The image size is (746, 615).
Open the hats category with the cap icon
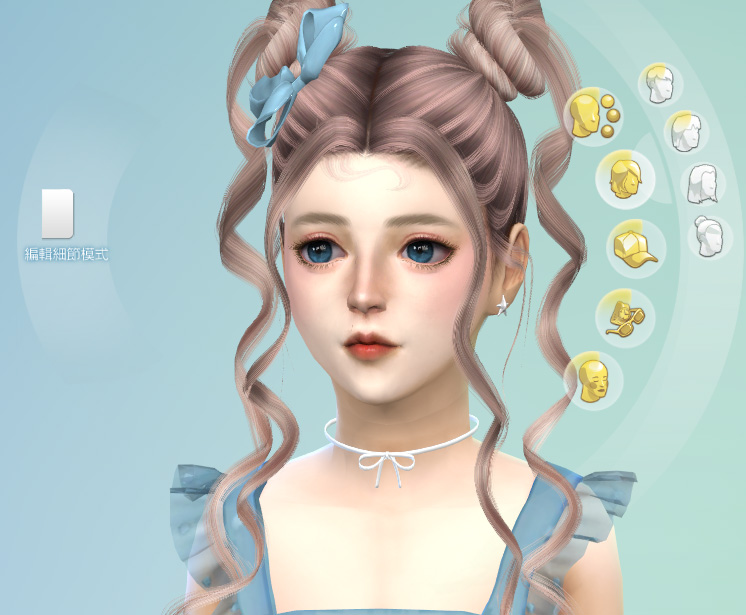click(x=634, y=245)
